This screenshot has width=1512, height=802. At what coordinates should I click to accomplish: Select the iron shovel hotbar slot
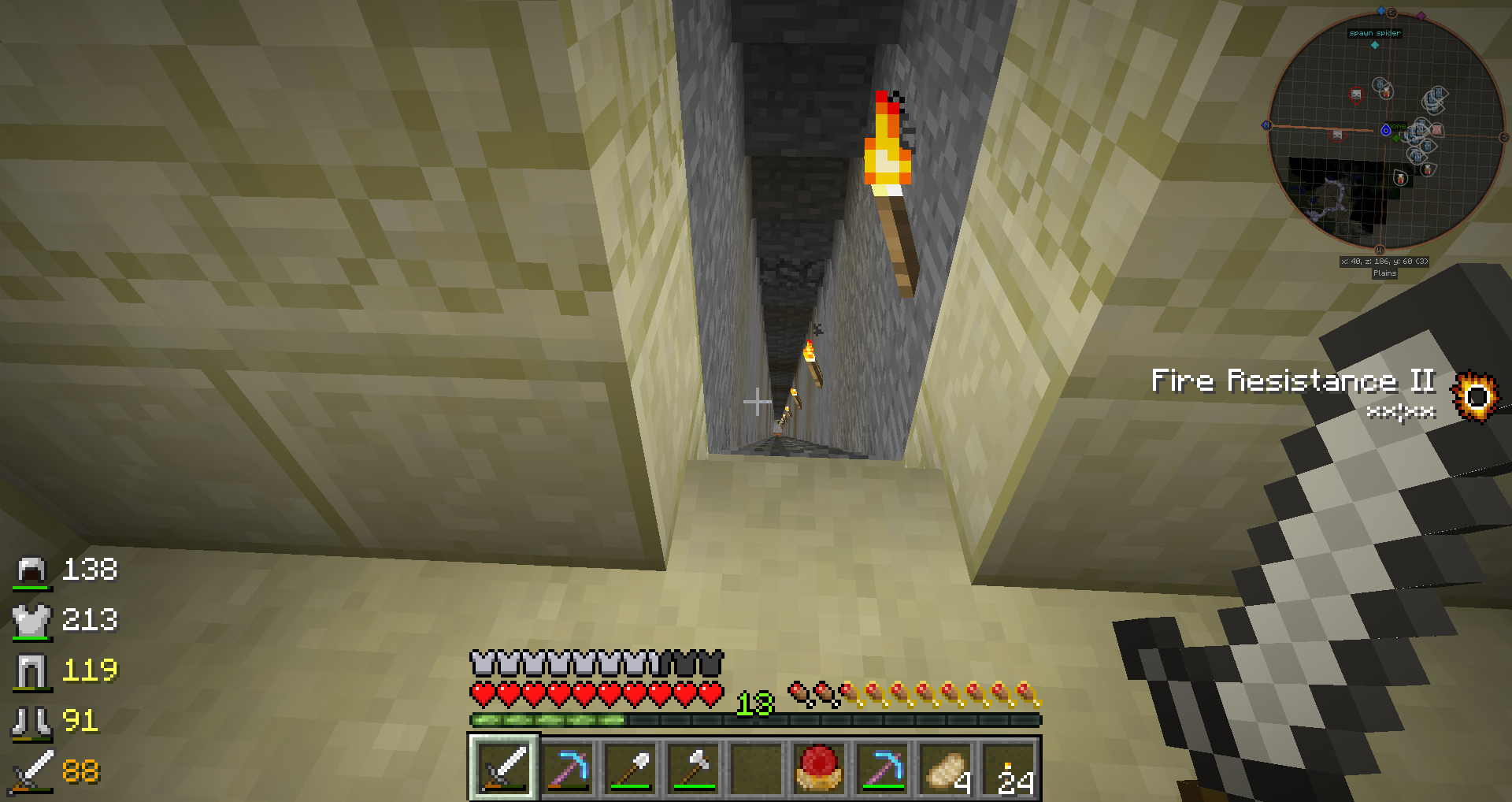pos(630,767)
